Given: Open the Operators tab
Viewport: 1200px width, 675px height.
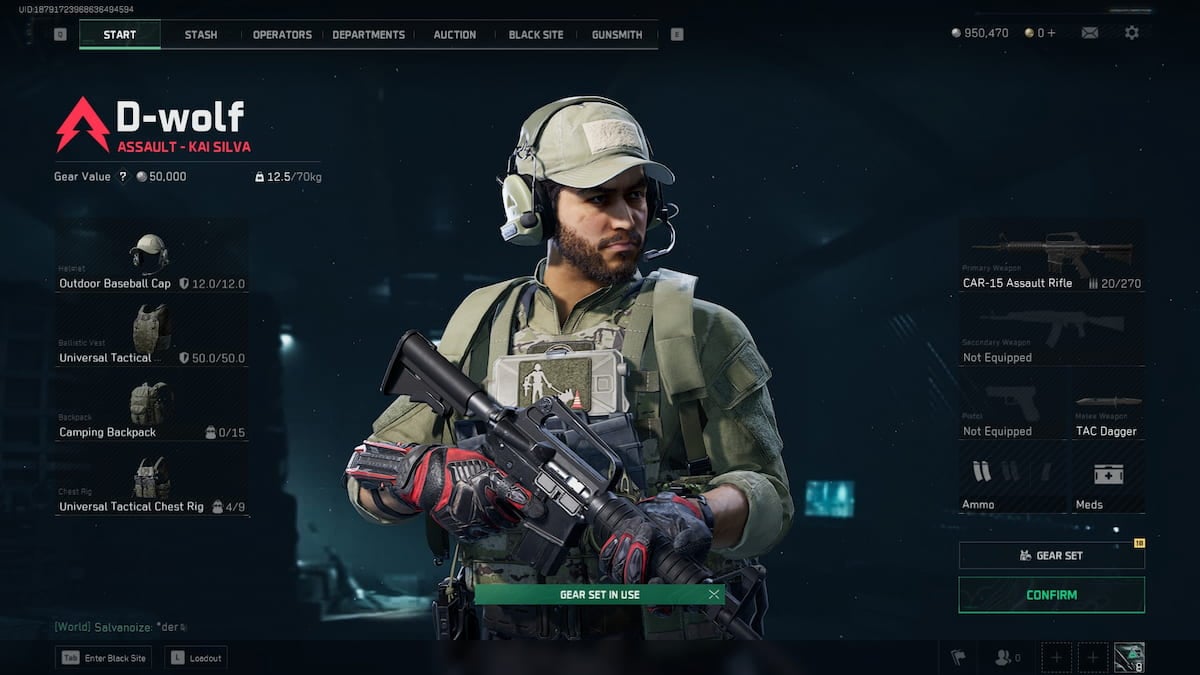Looking at the screenshot, I should click(282, 35).
